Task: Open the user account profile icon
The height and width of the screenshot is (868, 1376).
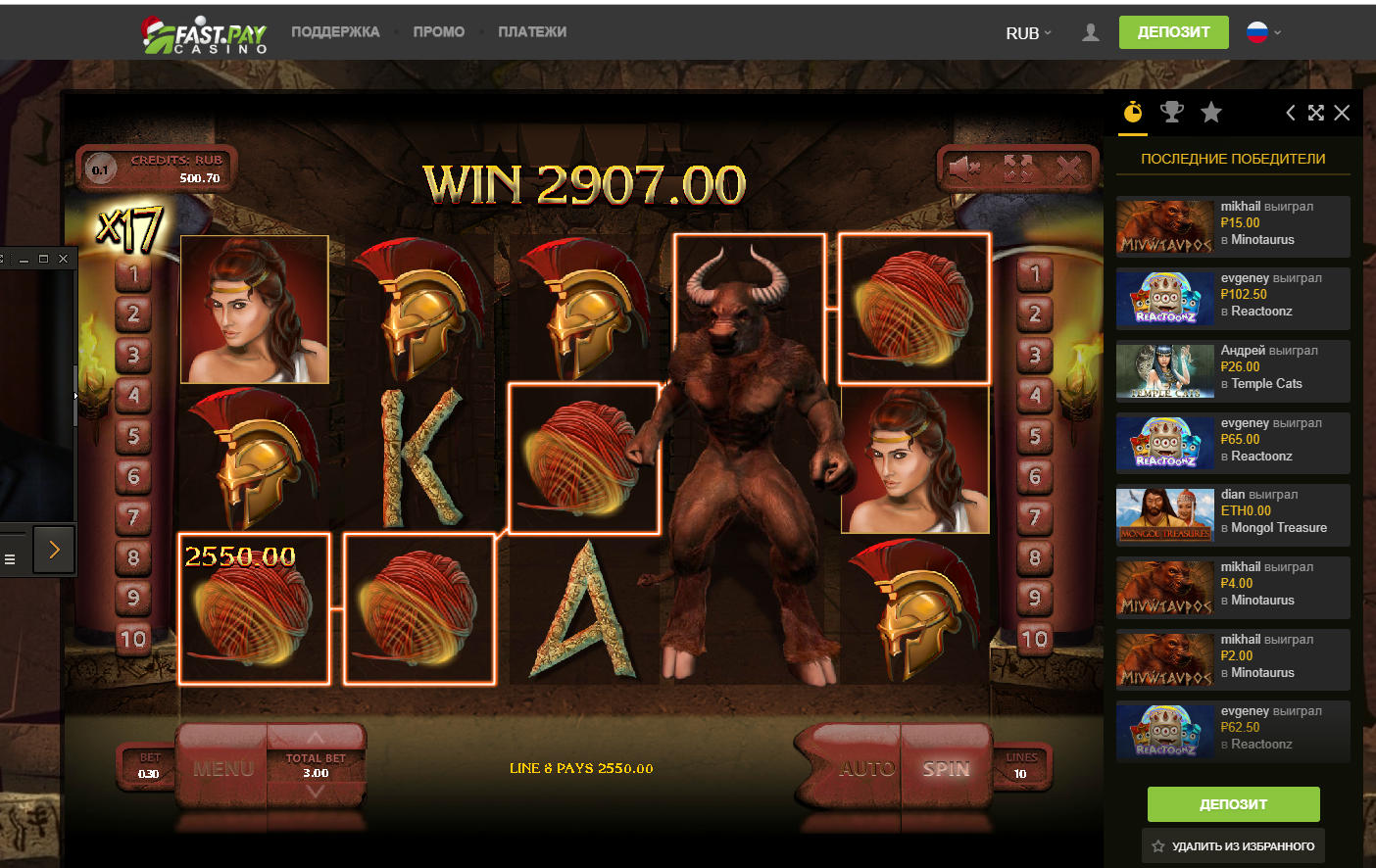Action: point(1090,33)
